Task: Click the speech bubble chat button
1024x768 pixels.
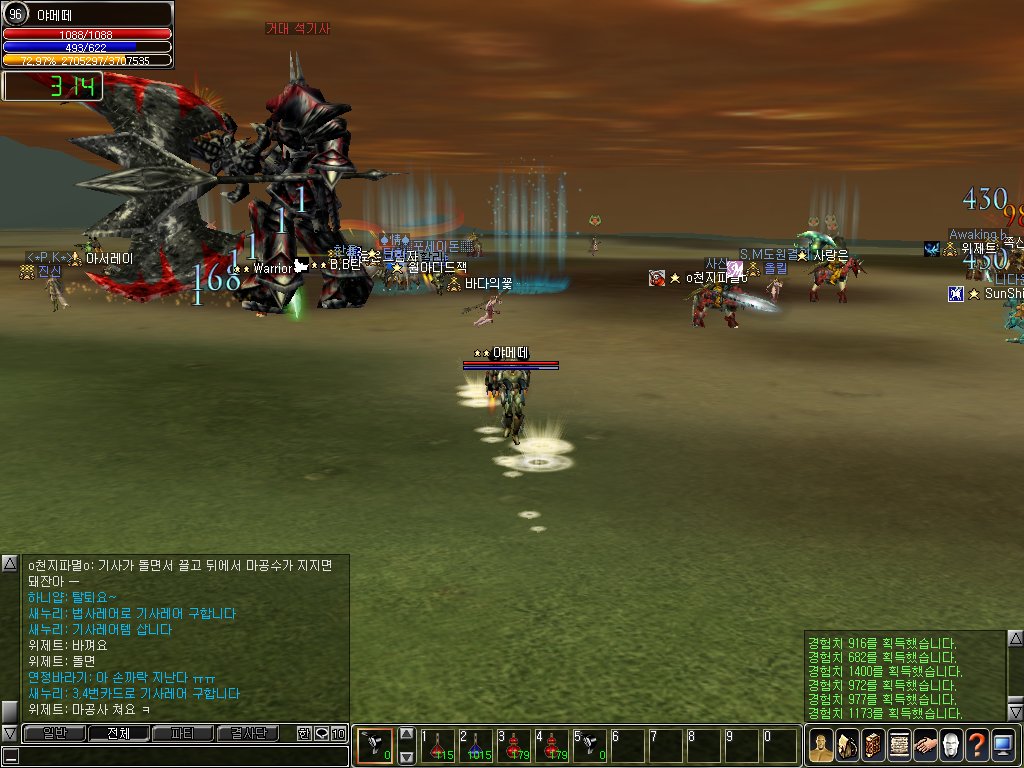Action: [321, 734]
